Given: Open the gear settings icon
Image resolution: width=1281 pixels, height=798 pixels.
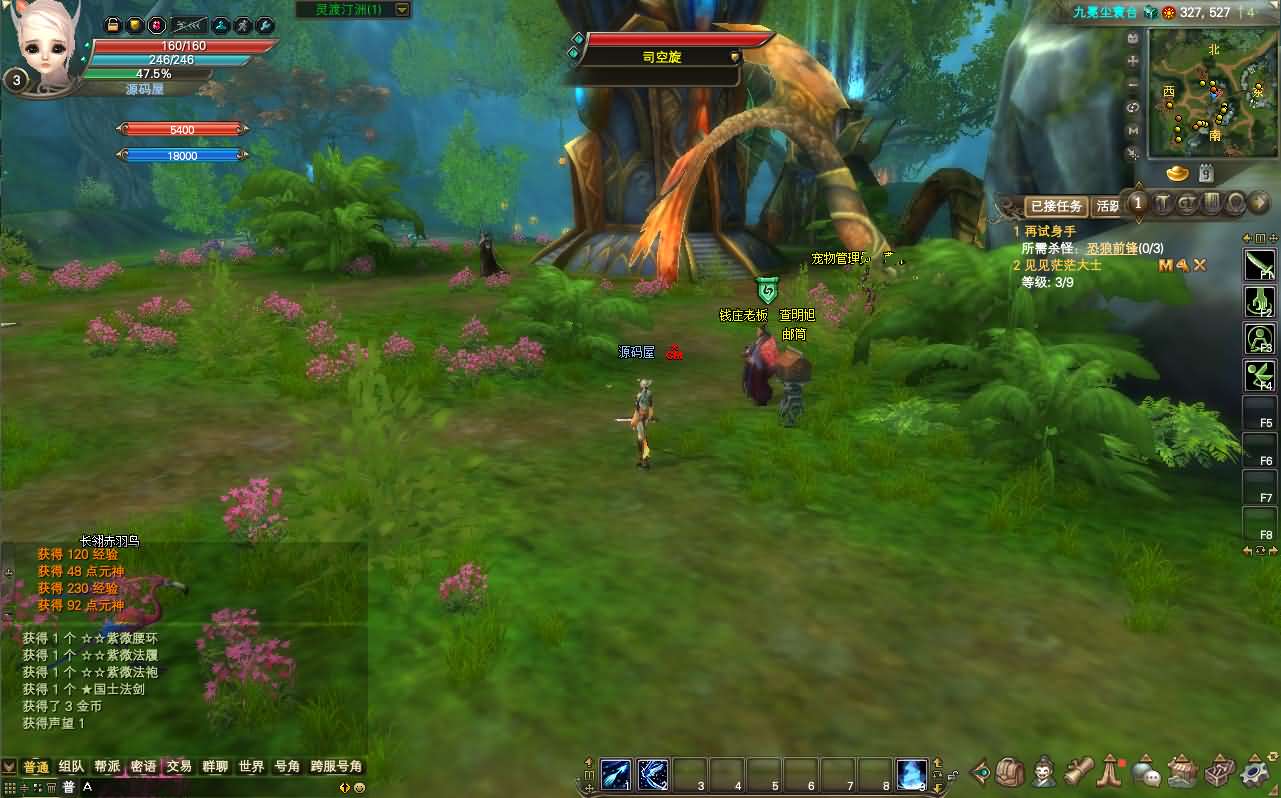Looking at the screenshot, I should [x=1254, y=772].
